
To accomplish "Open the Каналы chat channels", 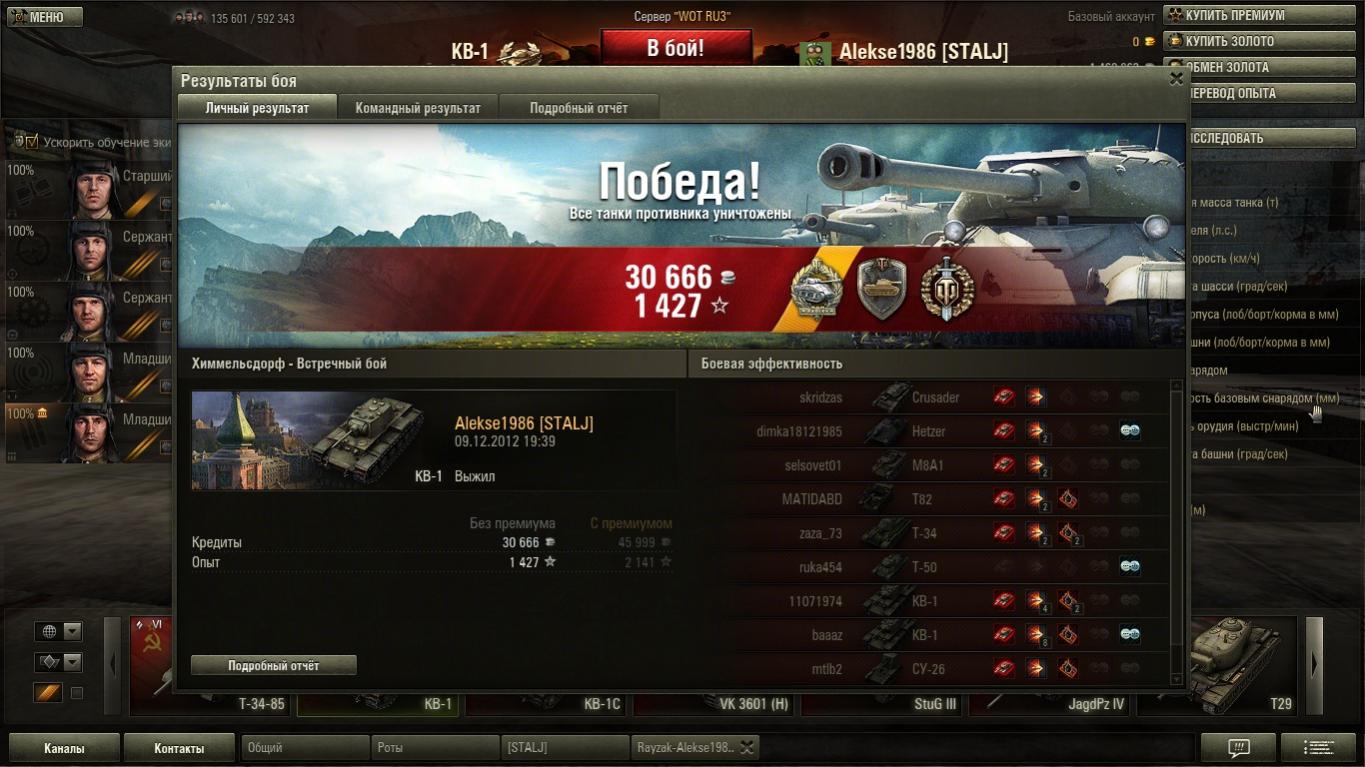I will [x=64, y=748].
